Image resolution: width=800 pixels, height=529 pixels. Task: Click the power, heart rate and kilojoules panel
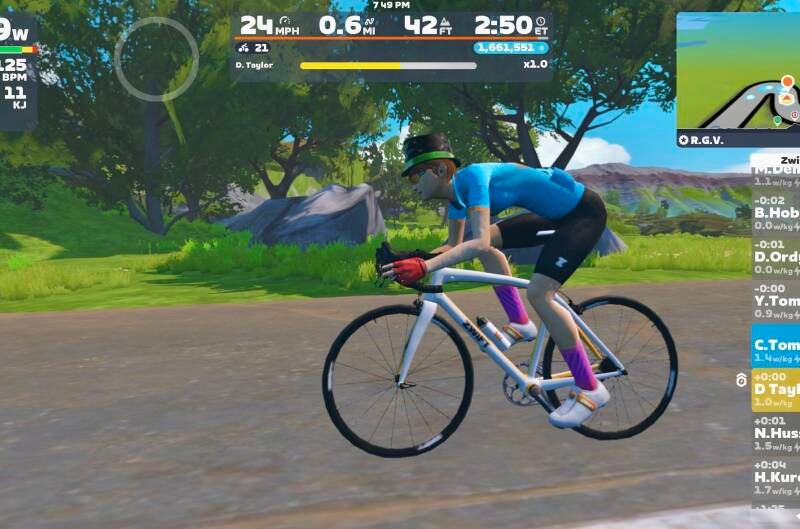17,72
